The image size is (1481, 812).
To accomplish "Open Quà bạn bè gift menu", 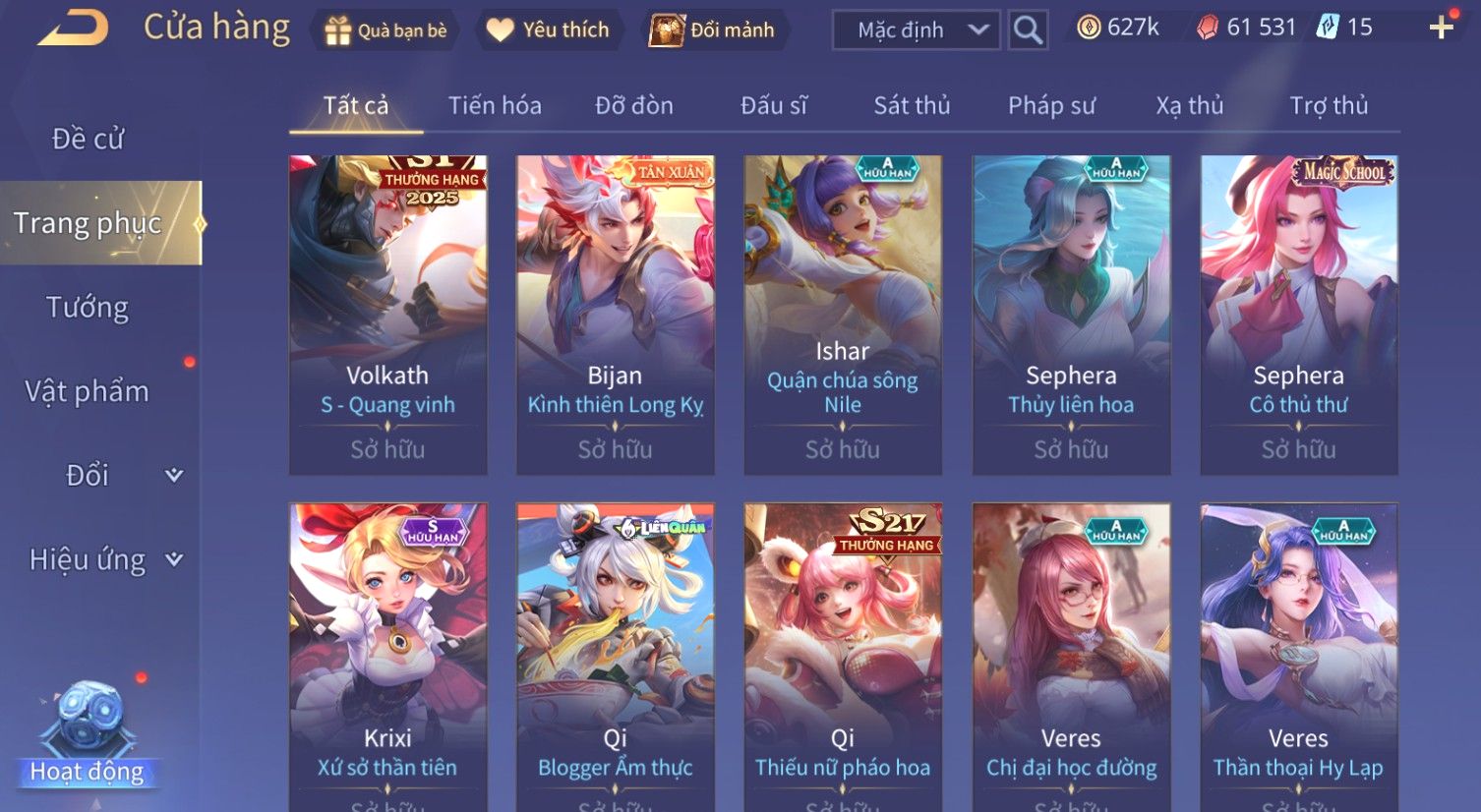I will tap(385, 30).
